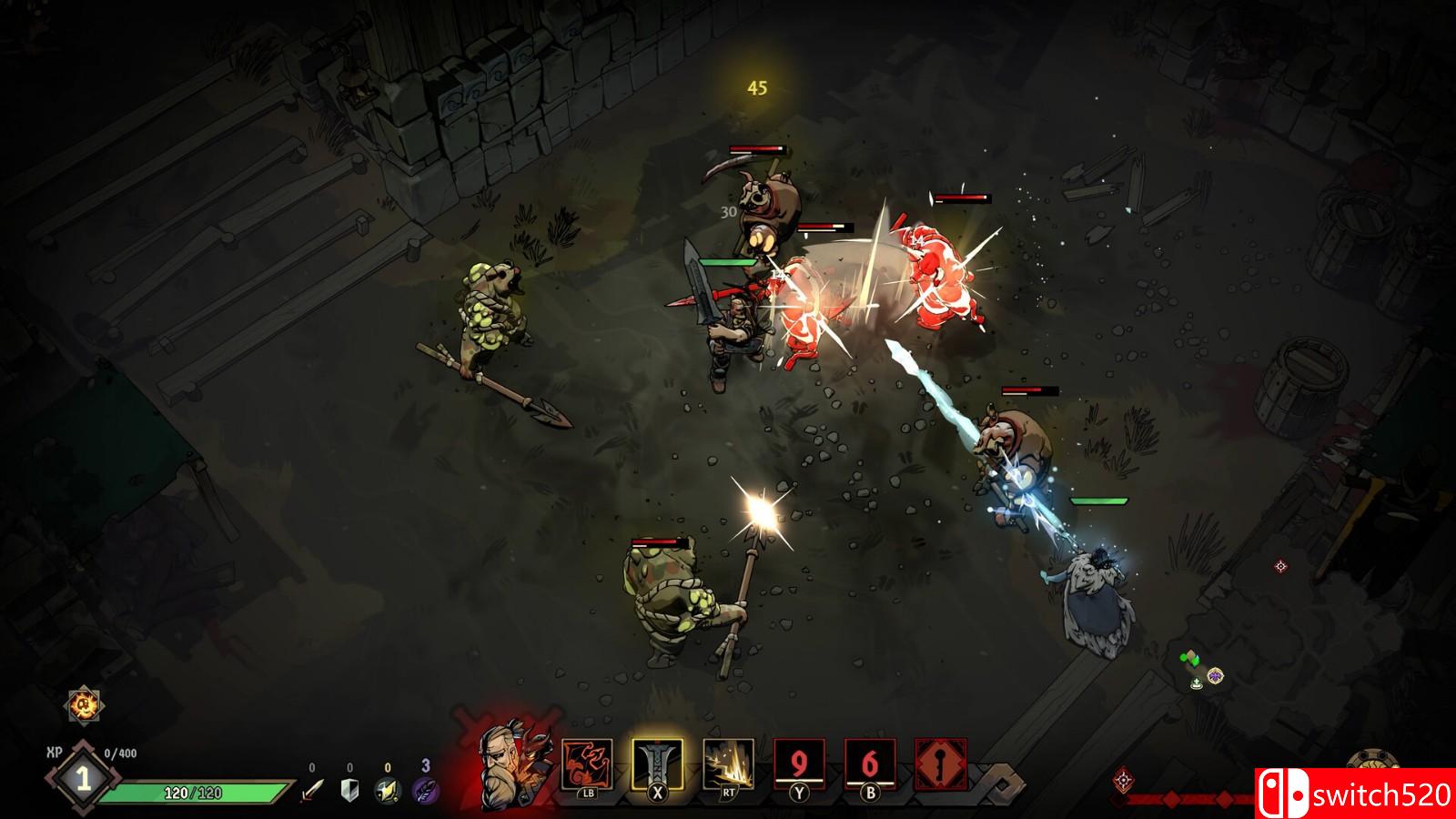Select the highlighted sword attack ability
Viewport: 1456px width, 819px height.
(x=657, y=764)
